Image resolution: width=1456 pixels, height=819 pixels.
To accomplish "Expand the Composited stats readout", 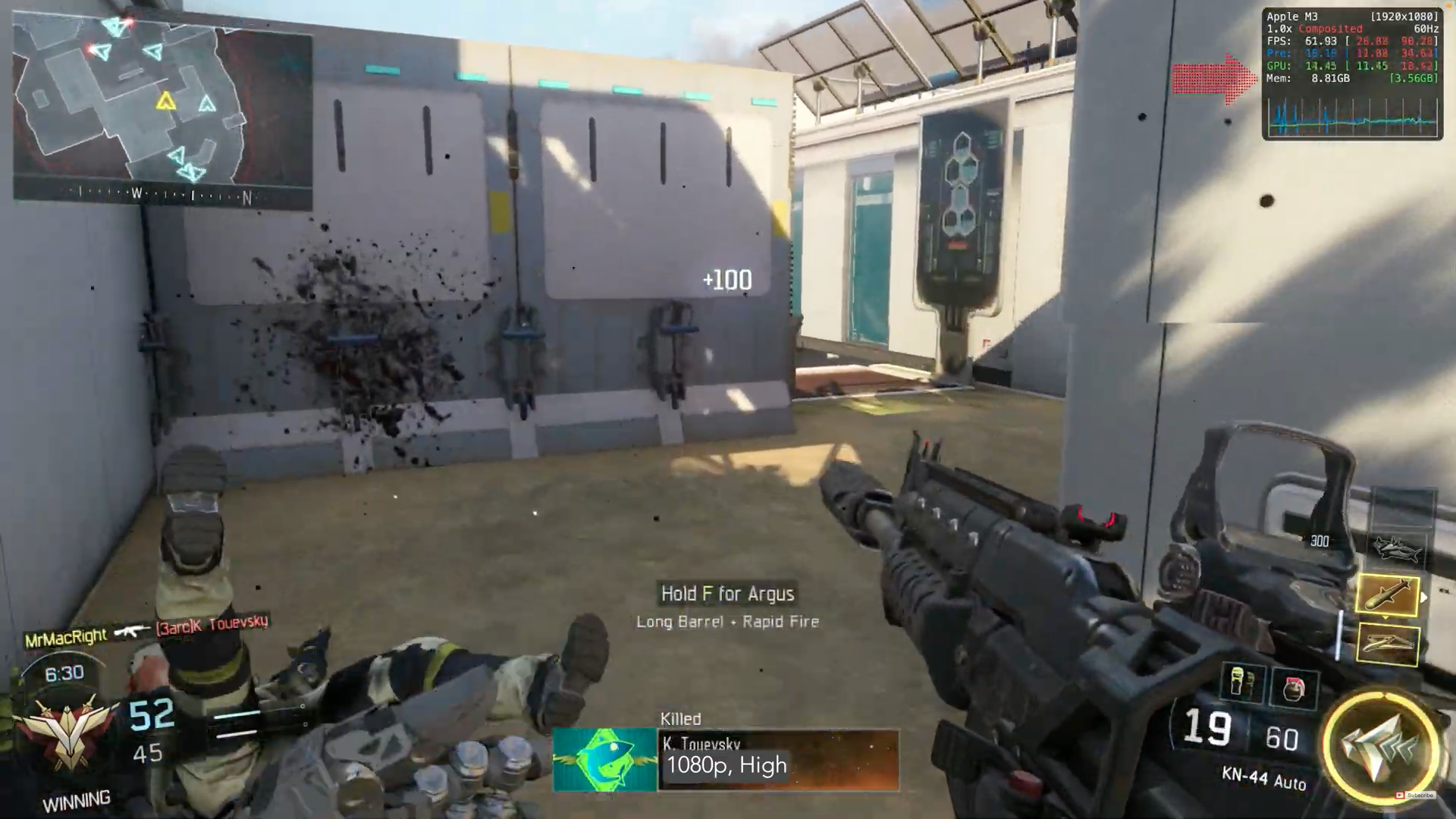I will tap(1332, 29).
